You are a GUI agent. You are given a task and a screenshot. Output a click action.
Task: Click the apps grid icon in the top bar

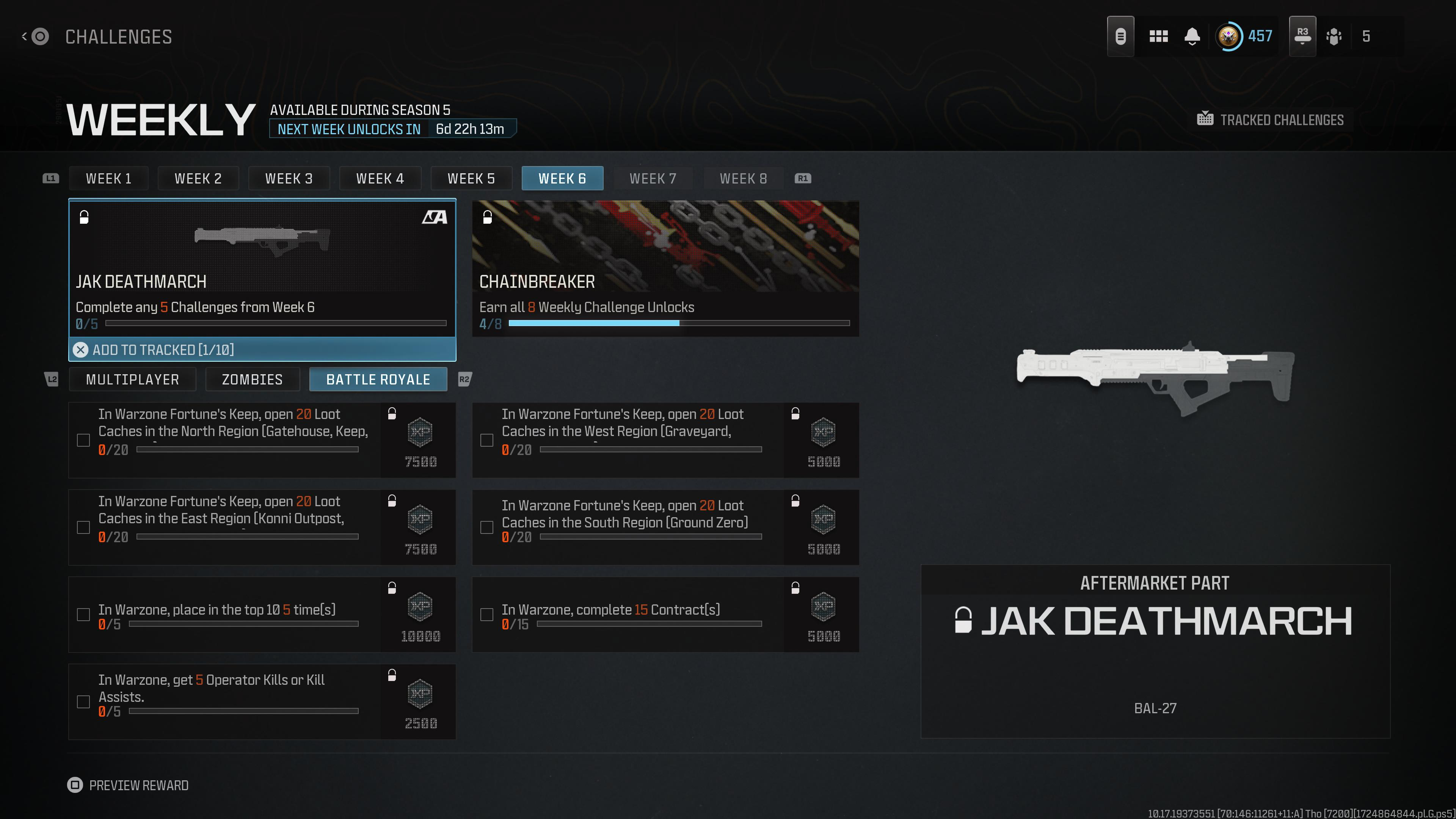click(x=1159, y=36)
